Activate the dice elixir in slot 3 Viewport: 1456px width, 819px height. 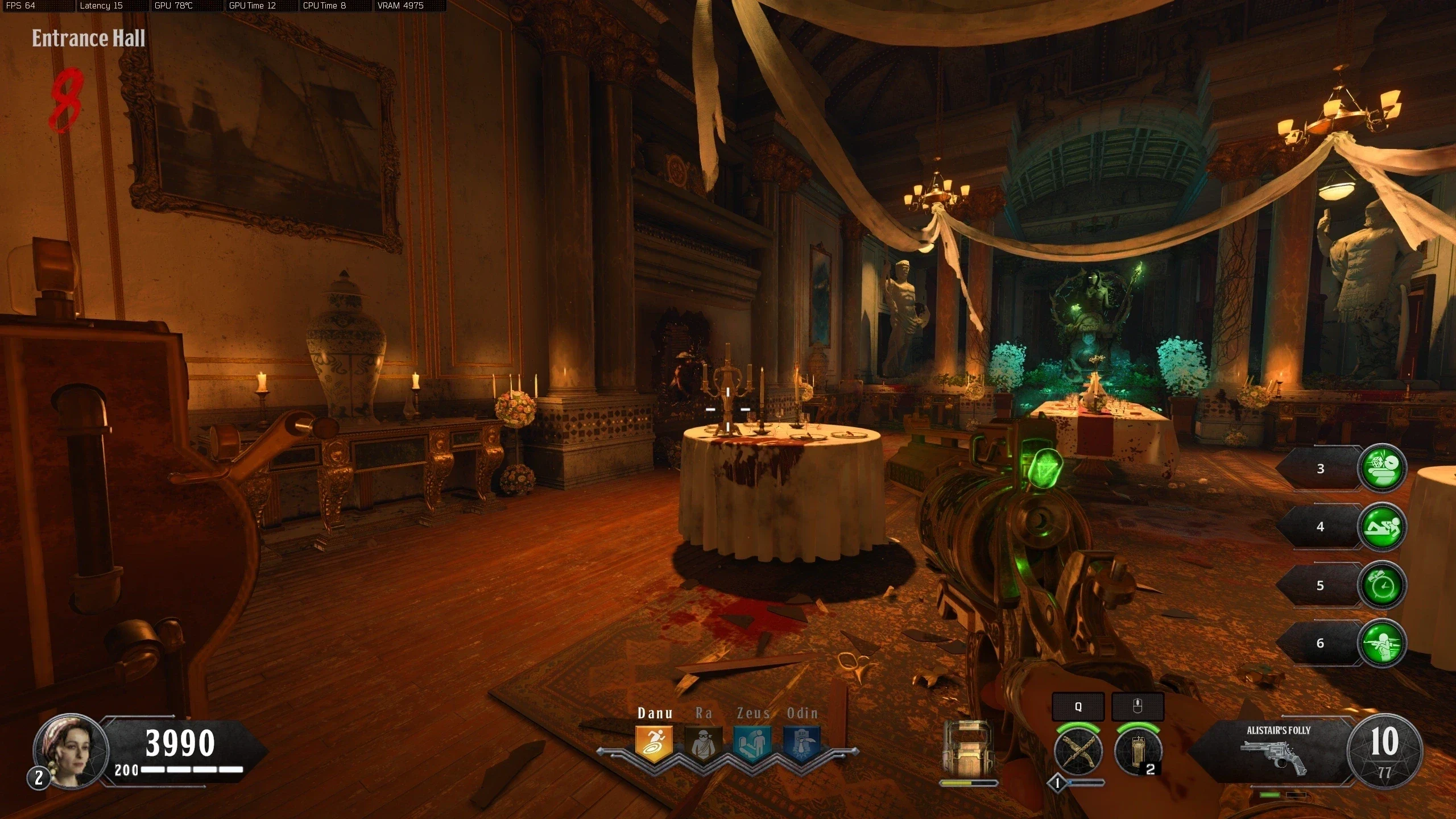click(x=1381, y=468)
